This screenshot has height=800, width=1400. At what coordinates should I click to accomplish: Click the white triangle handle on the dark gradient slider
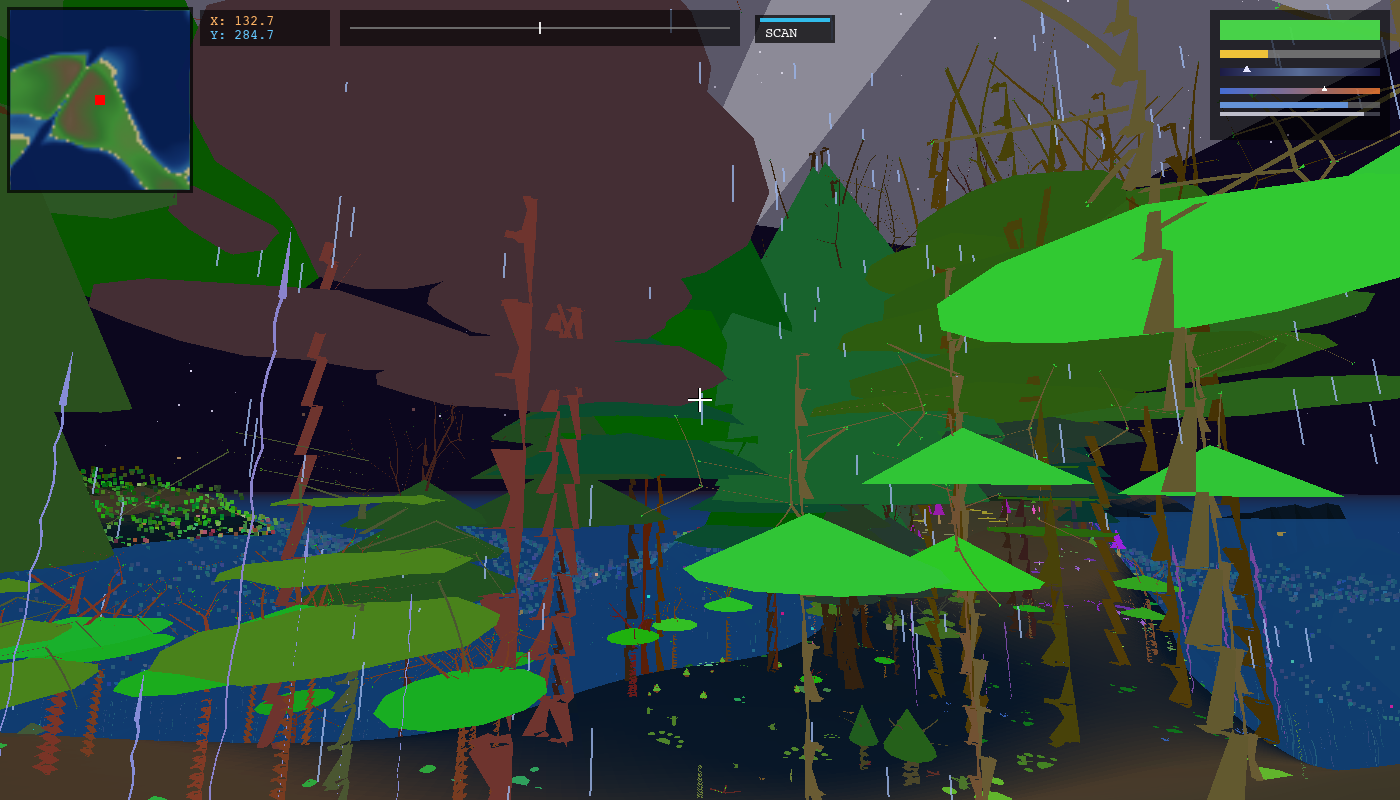click(1247, 69)
